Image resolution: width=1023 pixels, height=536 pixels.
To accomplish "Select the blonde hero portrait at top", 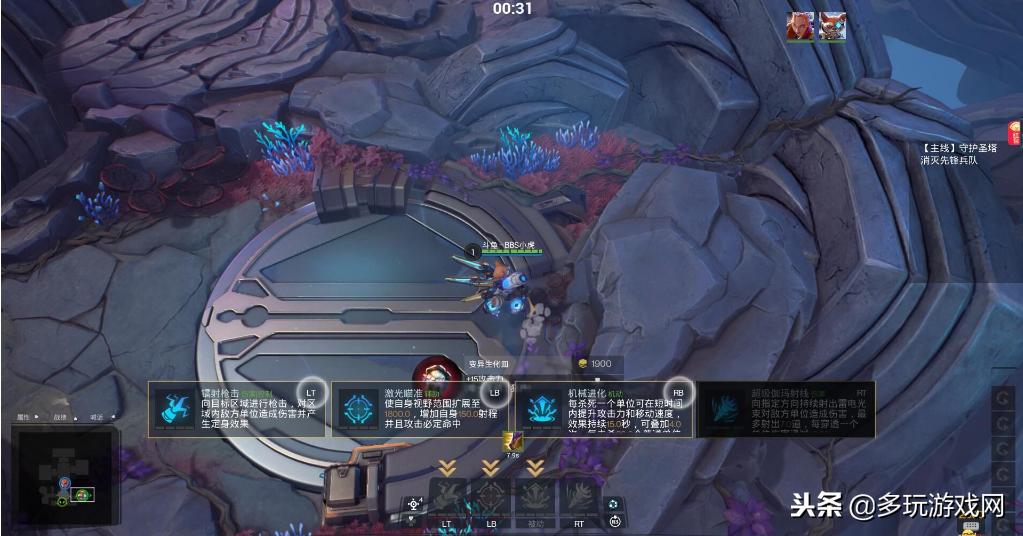I will click(799, 26).
